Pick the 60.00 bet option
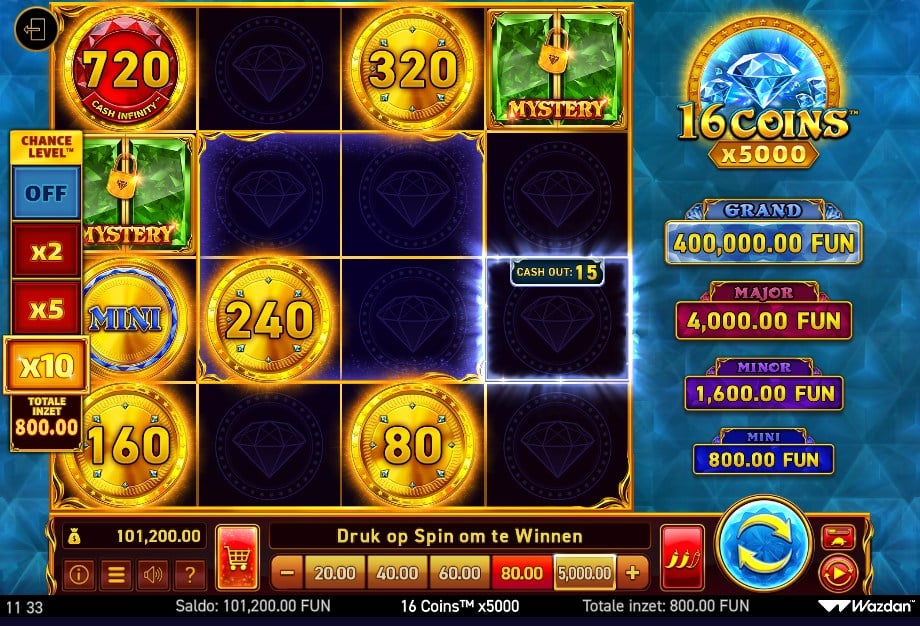The height and width of the screenshot is (626, 920). click(x=459, y=573)
